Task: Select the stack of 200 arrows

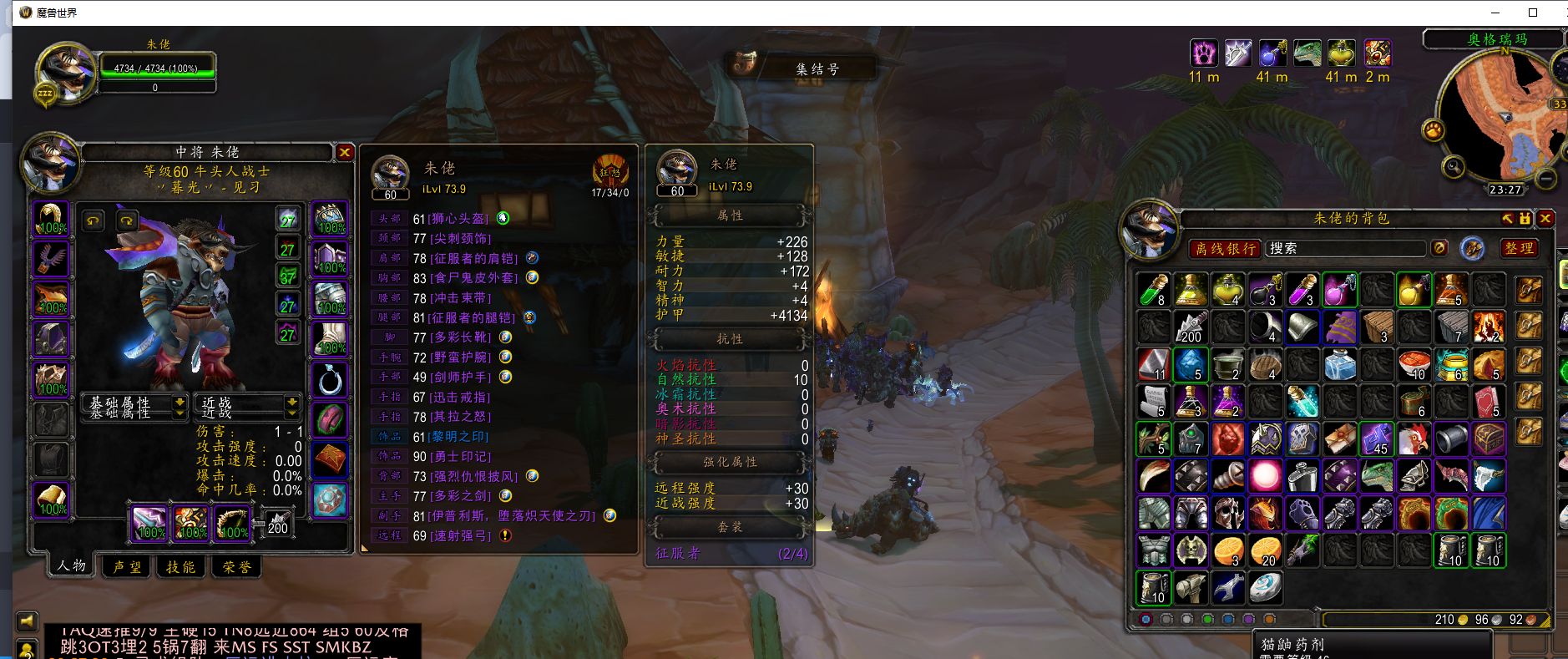Action: (1191, 327)
